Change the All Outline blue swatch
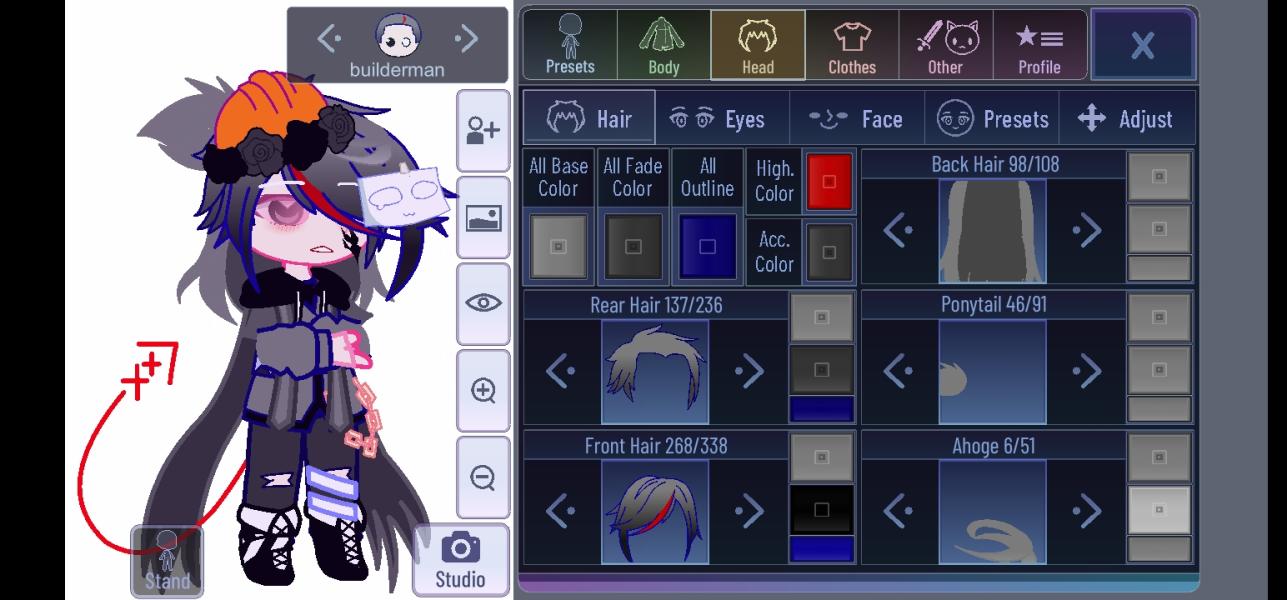This screenshot has width=1287, height=600. point(707,247)
